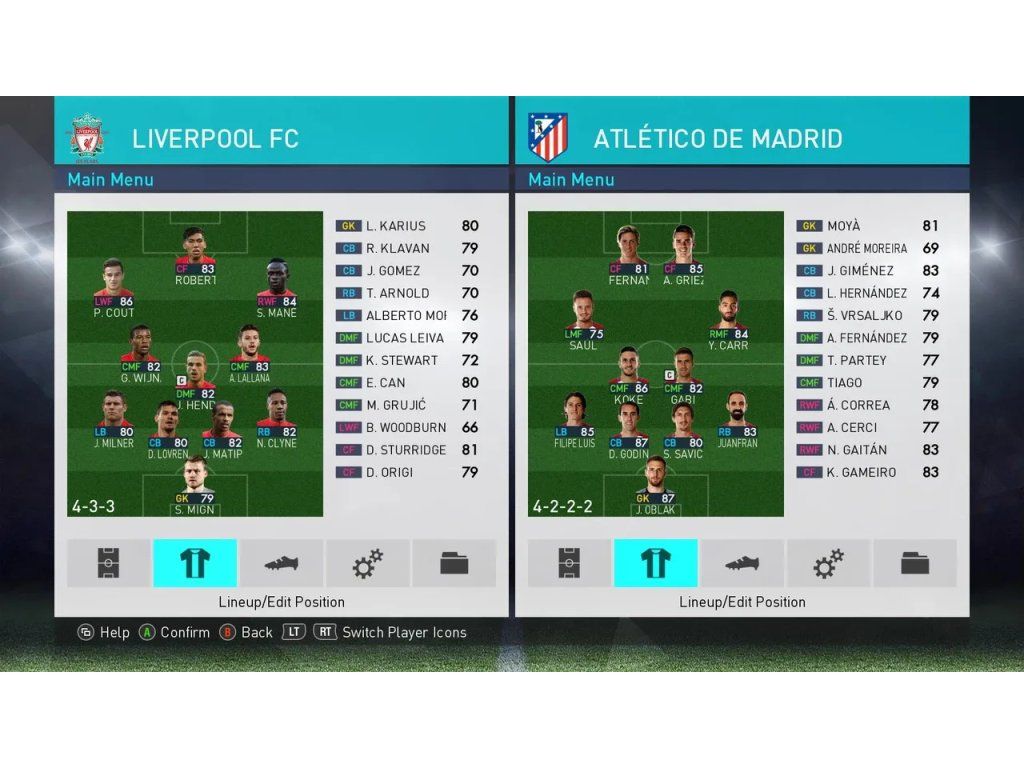Image resolution: width=1024 pixels, height=768 pixels.
Task: Open Atlético's gears settings tab
Action: click(828, 563)
